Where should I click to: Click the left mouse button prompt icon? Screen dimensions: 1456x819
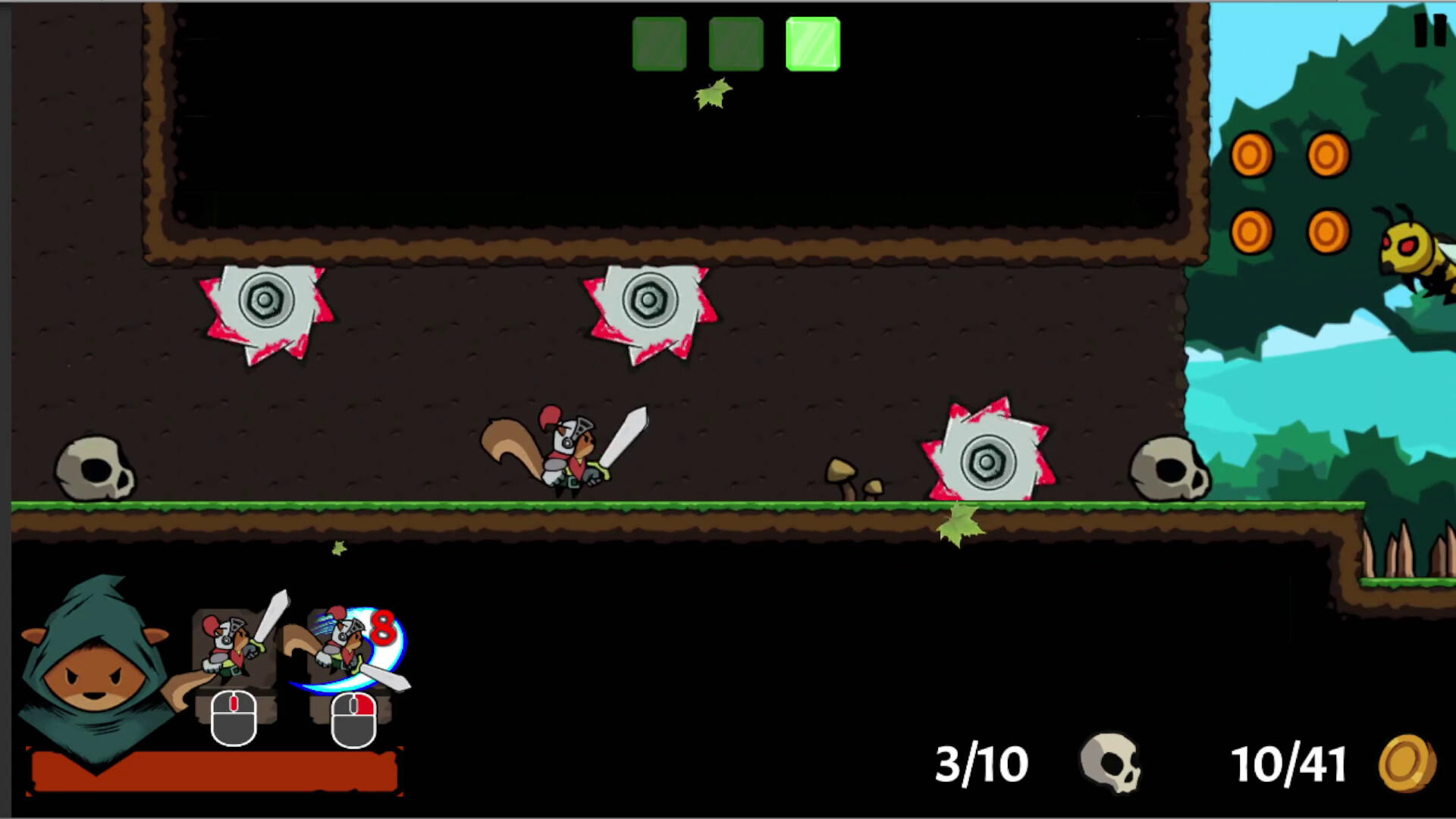pyautogui.click(x=234, y=717)
